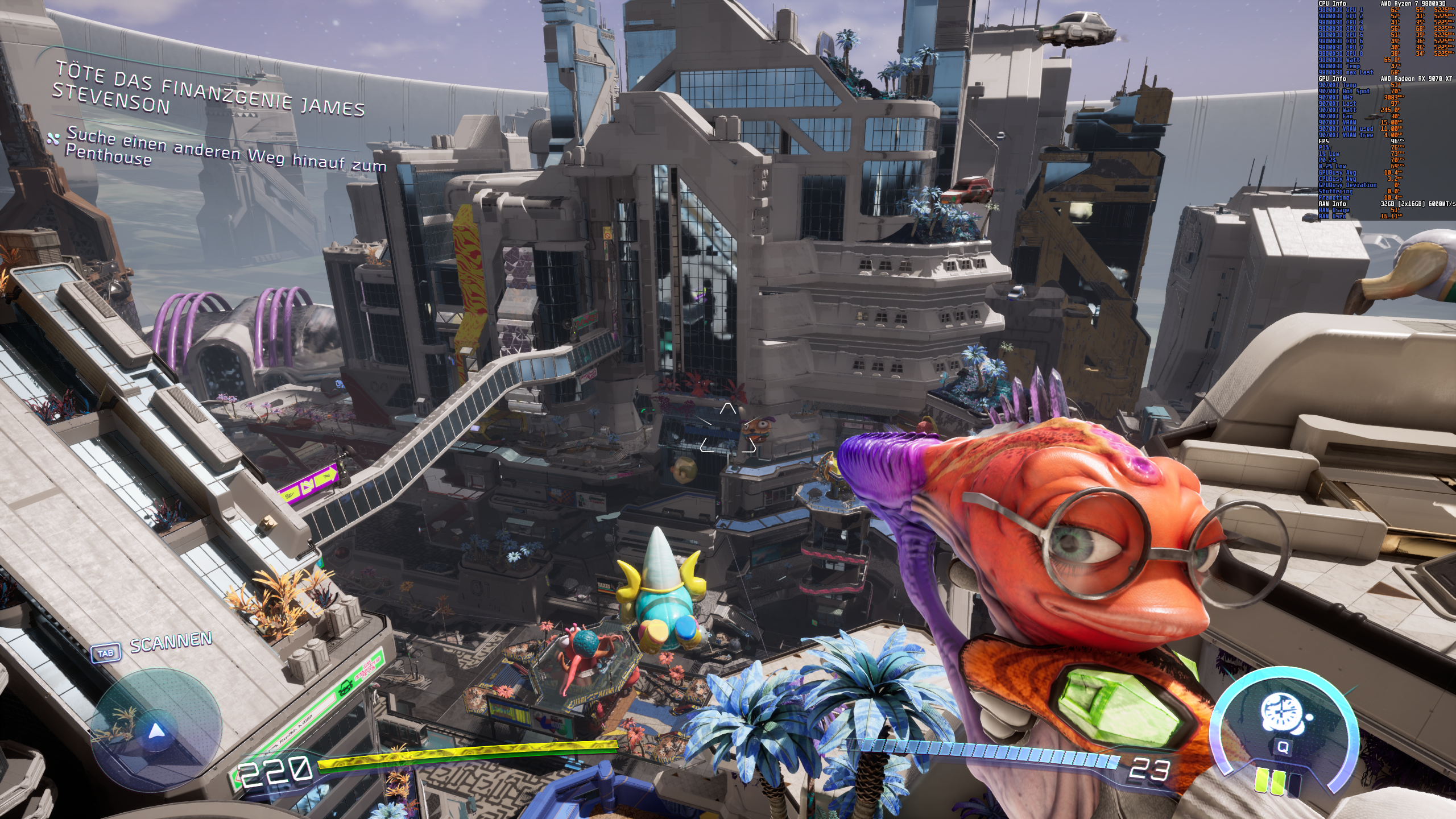This screenshot has height=819, width=1456.
Task: Click the Q keybind badge below the stopwatch
Action: (x=1283, y=747)
